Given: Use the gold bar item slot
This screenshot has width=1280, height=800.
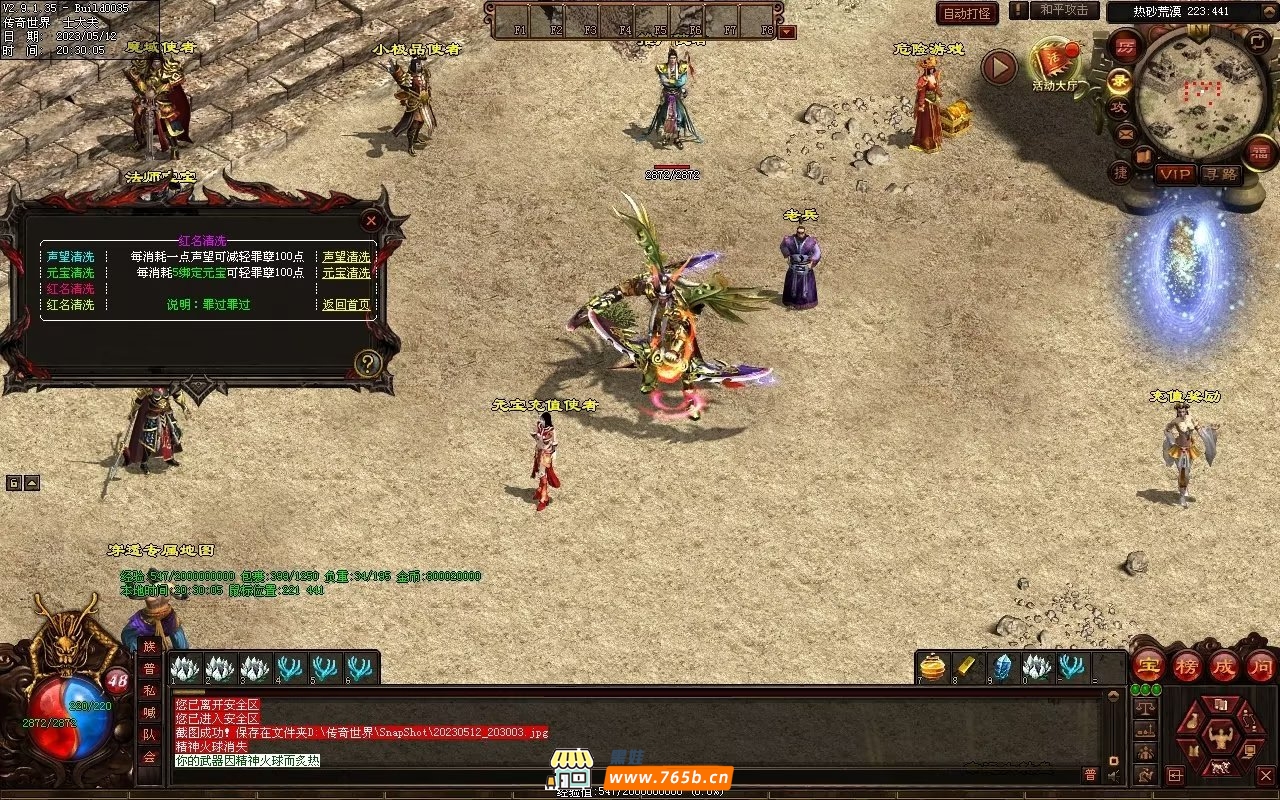Looking at the screenshot, I should (967, 667).
